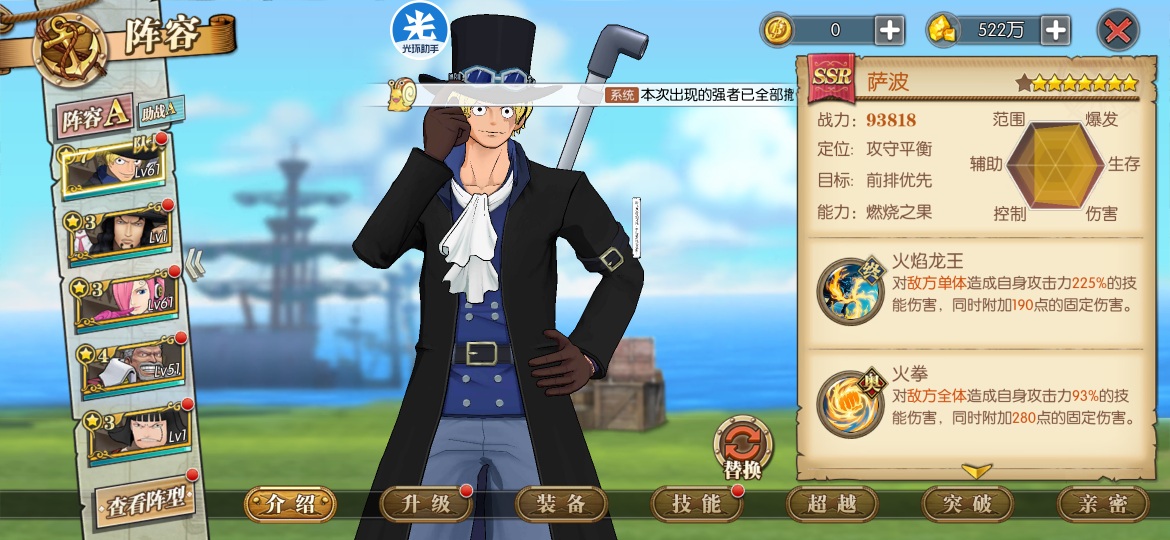Open 查看阵型 formation view
The height and width of the screenshot is (540, 1170).
coord(145,502)
